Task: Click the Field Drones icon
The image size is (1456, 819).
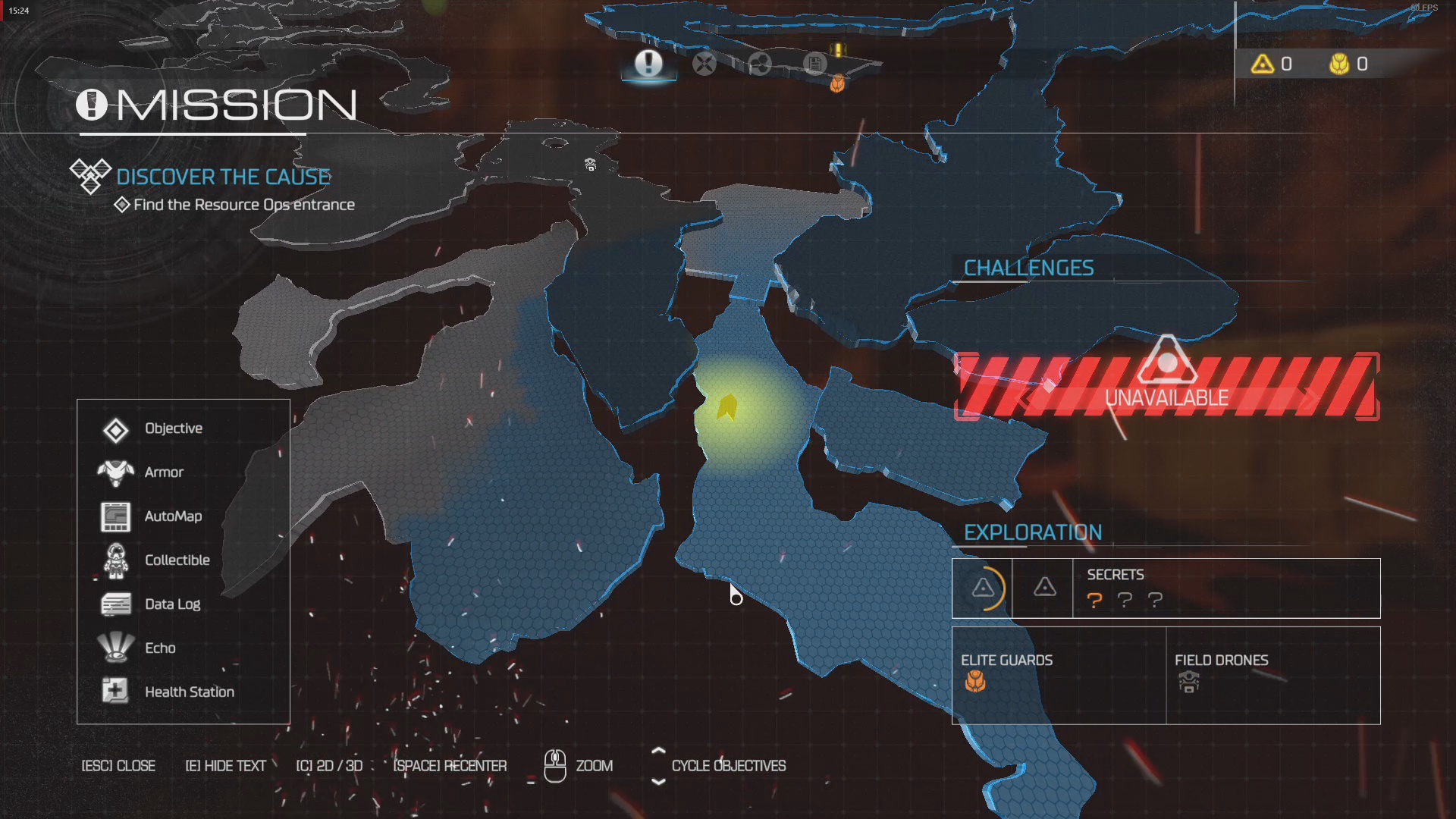Action: (x=1188, y=682)
